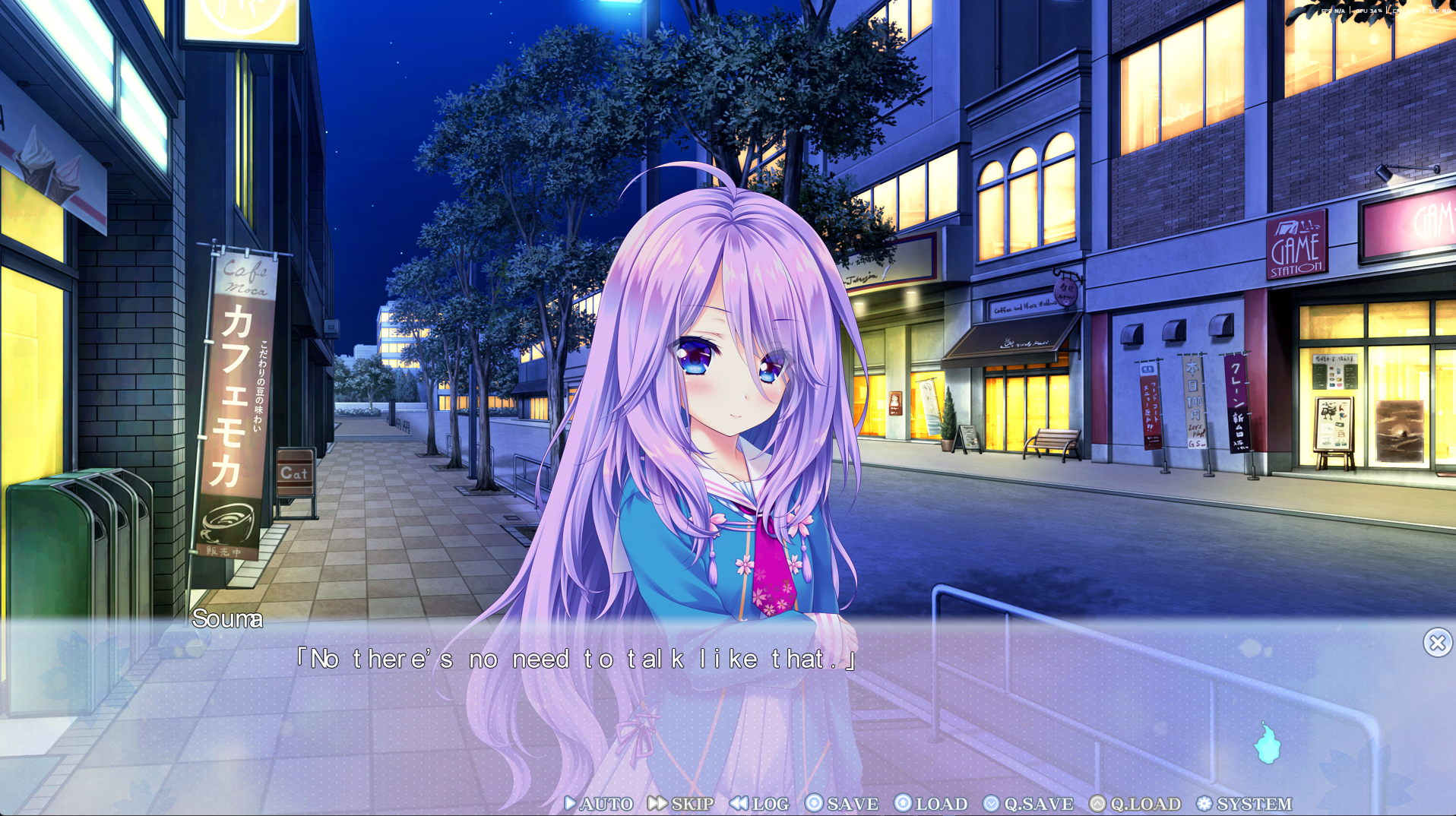Open the LOAD menu

pos(932,804)
